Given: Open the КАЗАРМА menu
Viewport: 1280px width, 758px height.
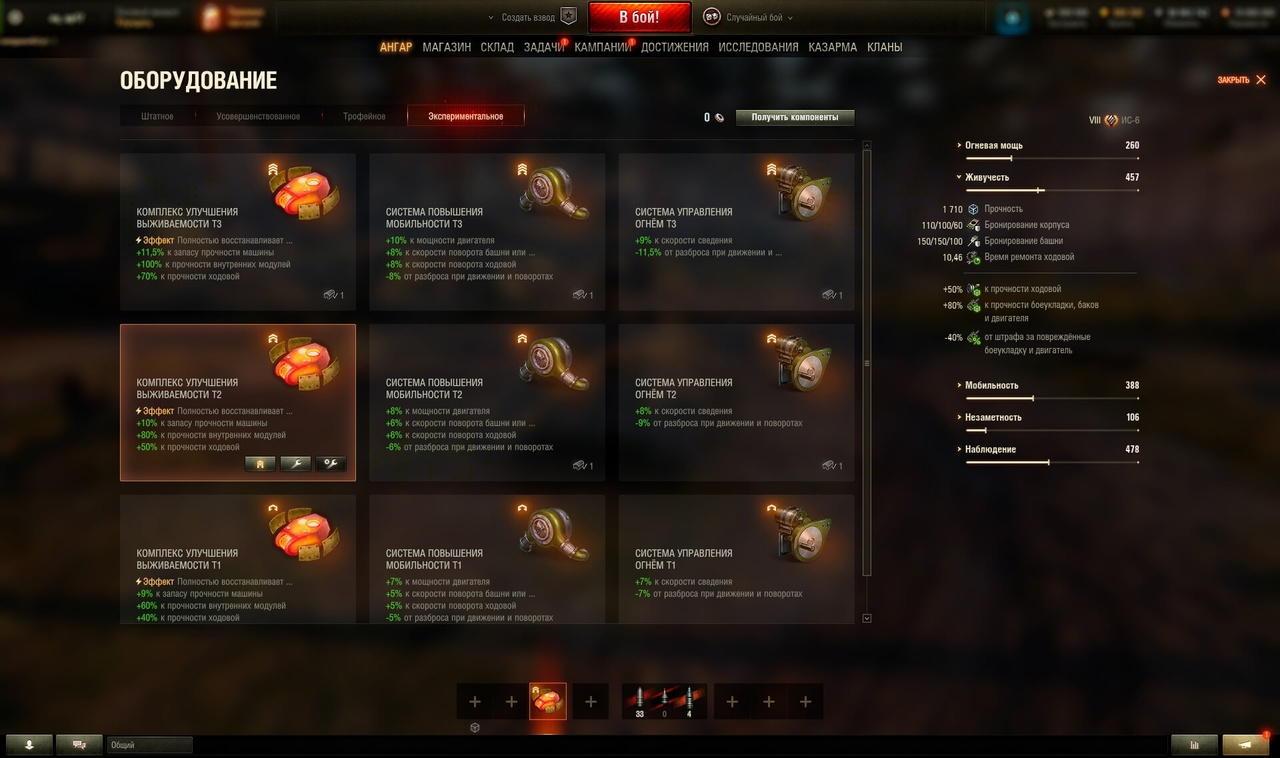Looking at the screenshot, I should [832, 47].
